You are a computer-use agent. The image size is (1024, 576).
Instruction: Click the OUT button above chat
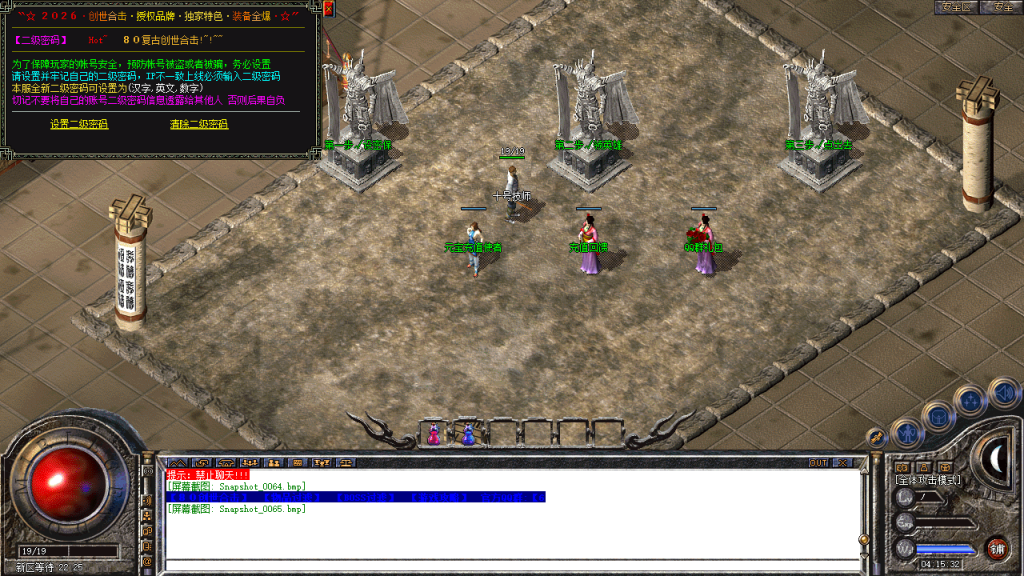click(818, 463)
